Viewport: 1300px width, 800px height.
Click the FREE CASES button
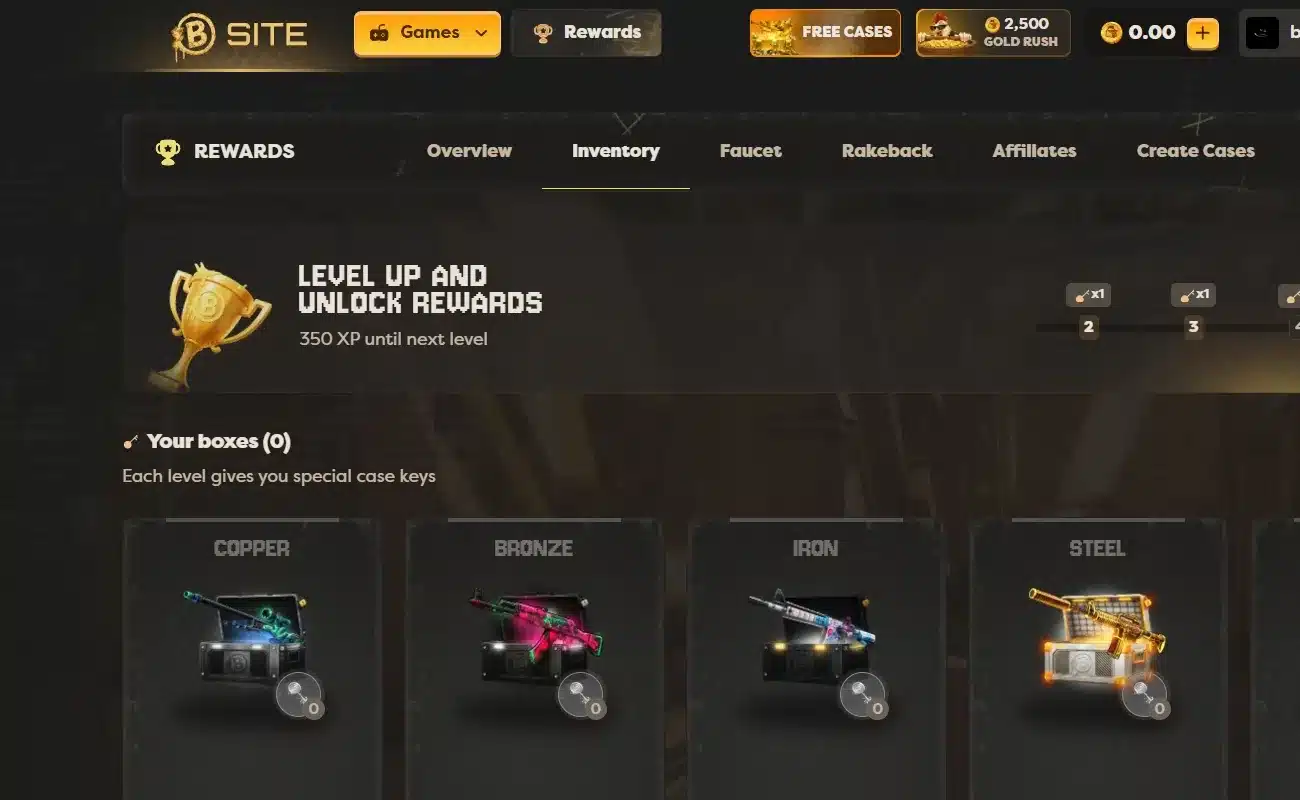[824, 32]
